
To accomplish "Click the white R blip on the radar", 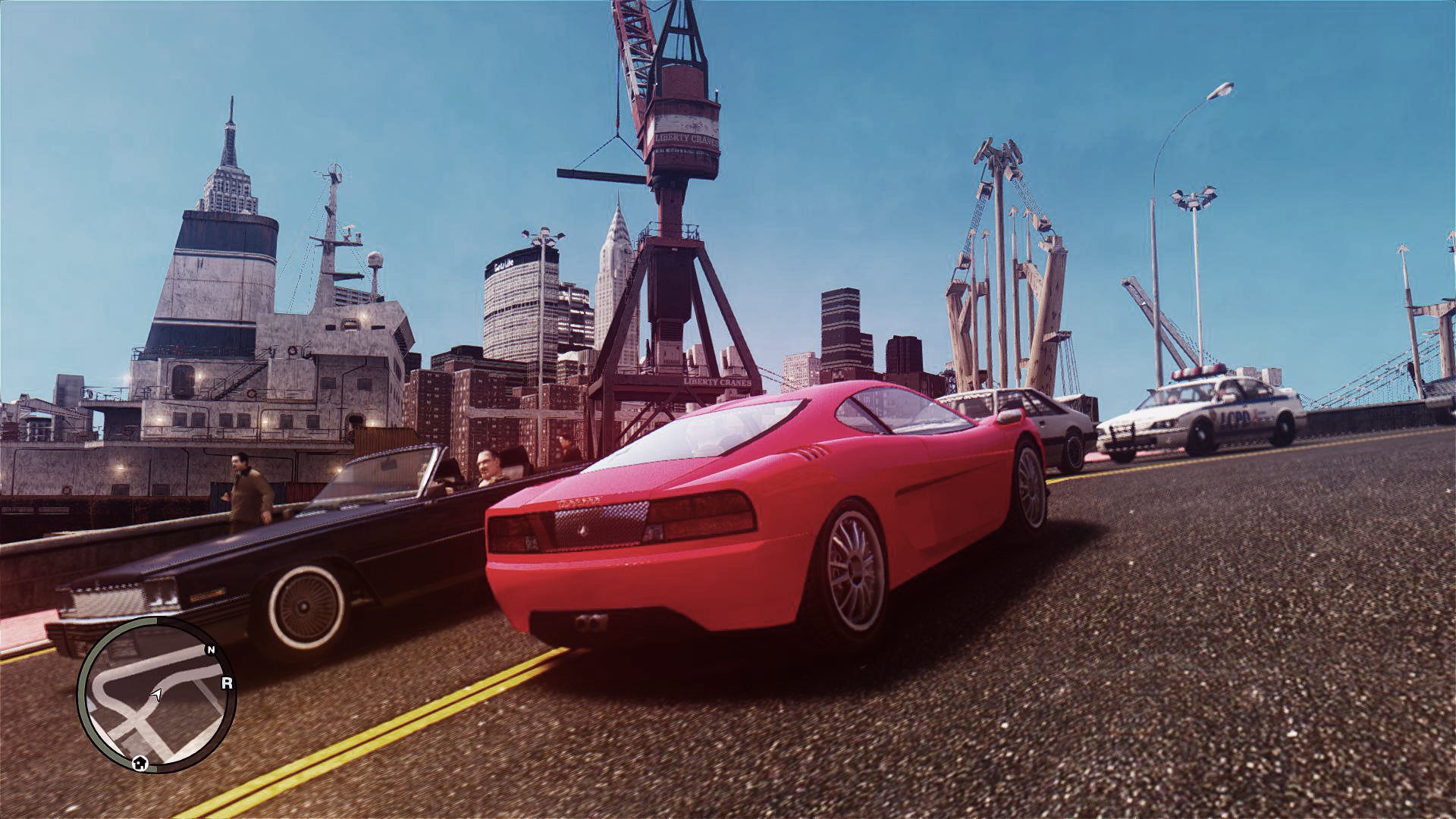I will click(227, 683).
